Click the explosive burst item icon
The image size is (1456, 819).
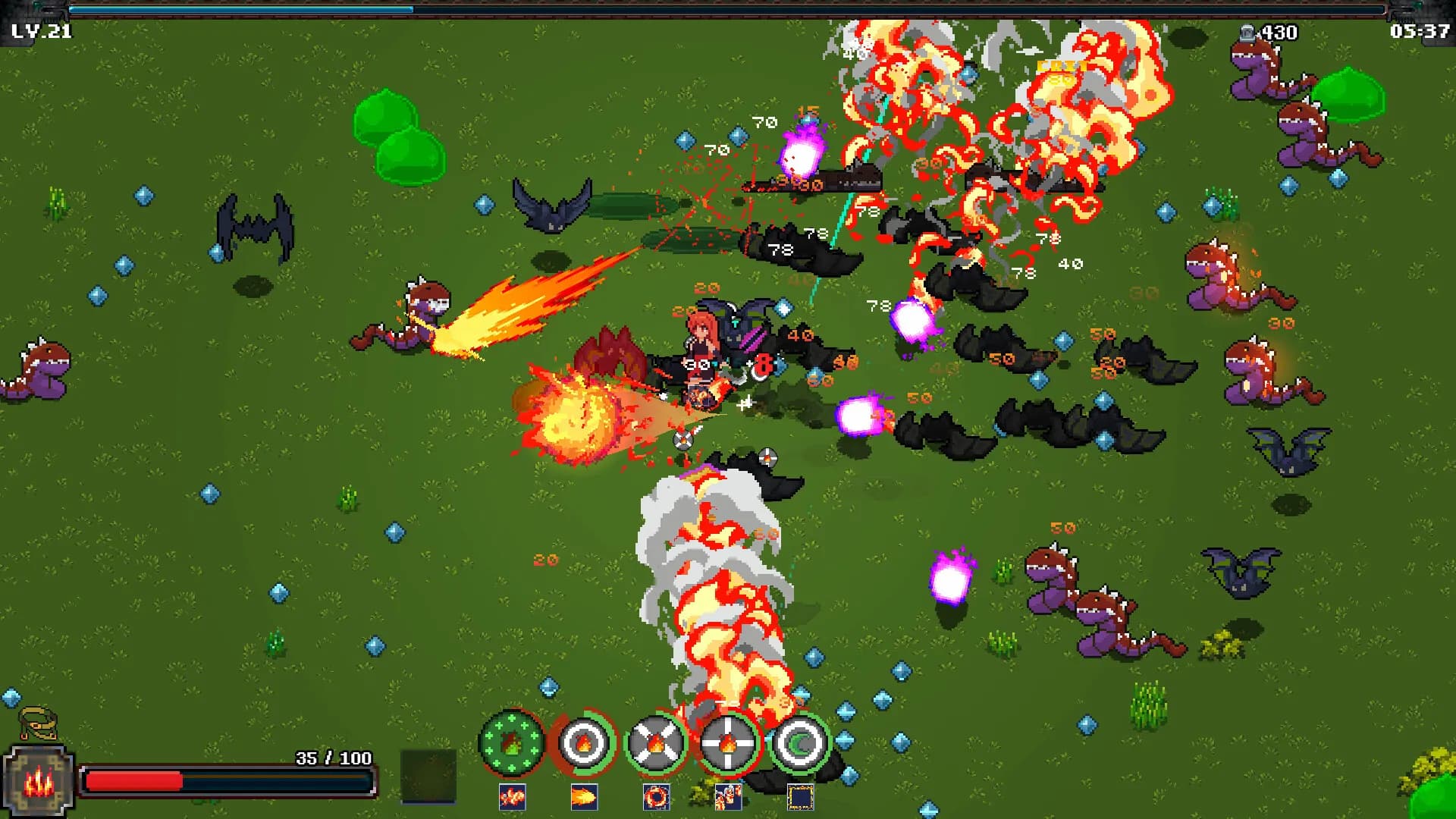pyautogui.click(x=512, y=796)
